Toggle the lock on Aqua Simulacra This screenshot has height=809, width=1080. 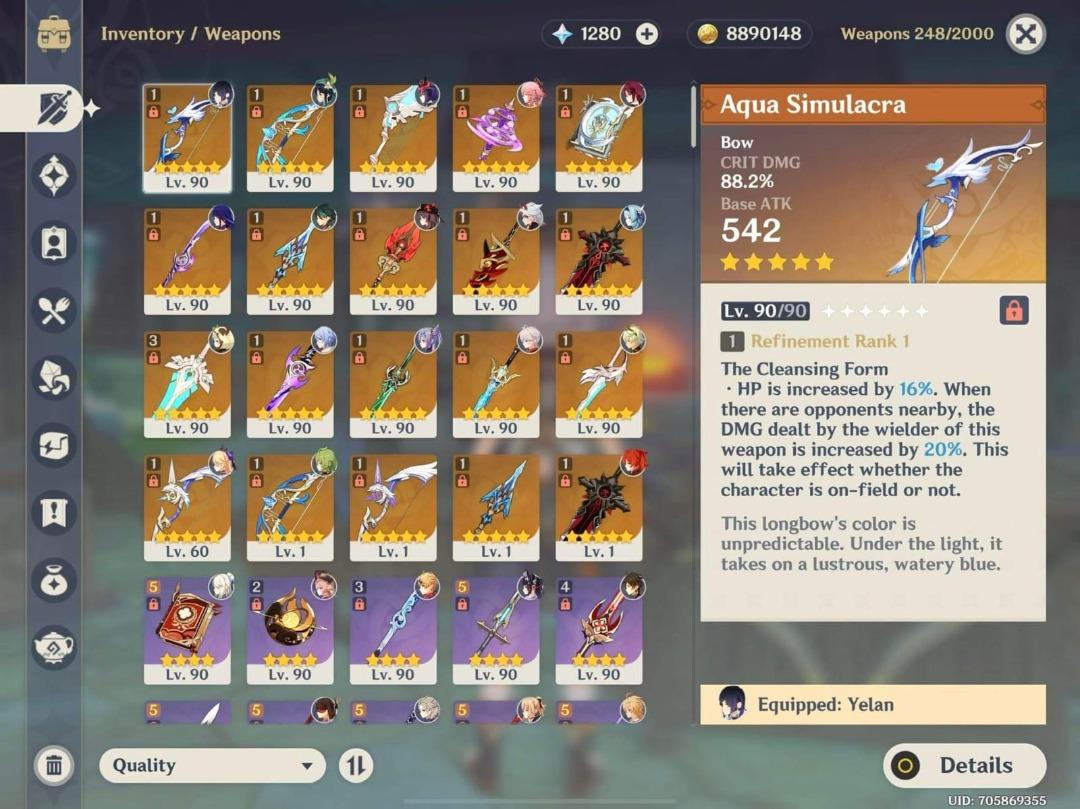click(1014, 311)
